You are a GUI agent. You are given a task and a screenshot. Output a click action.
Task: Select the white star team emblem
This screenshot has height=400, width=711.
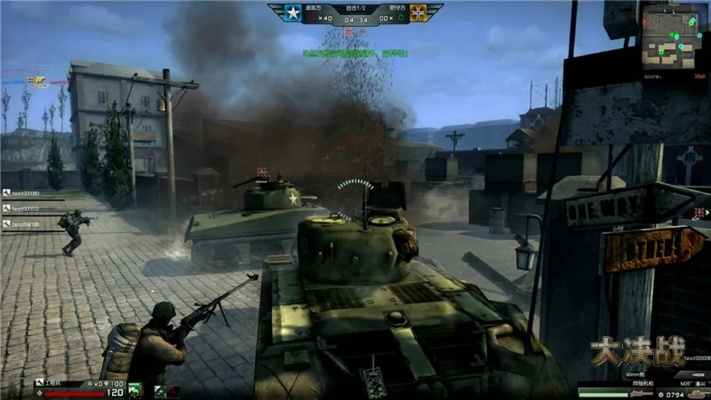tap(292, 14)
